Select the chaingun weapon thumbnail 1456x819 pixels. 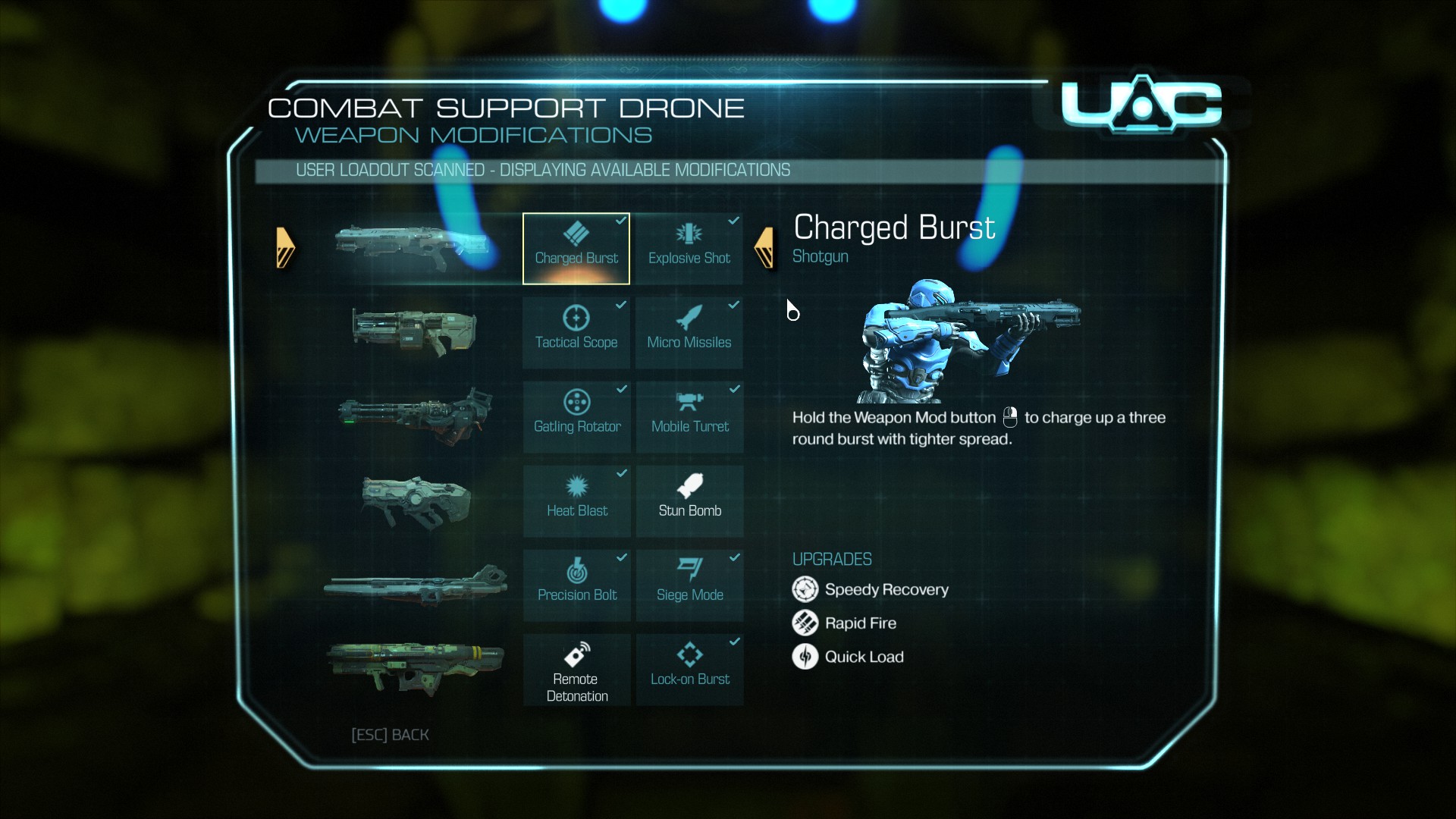(415, 416)
